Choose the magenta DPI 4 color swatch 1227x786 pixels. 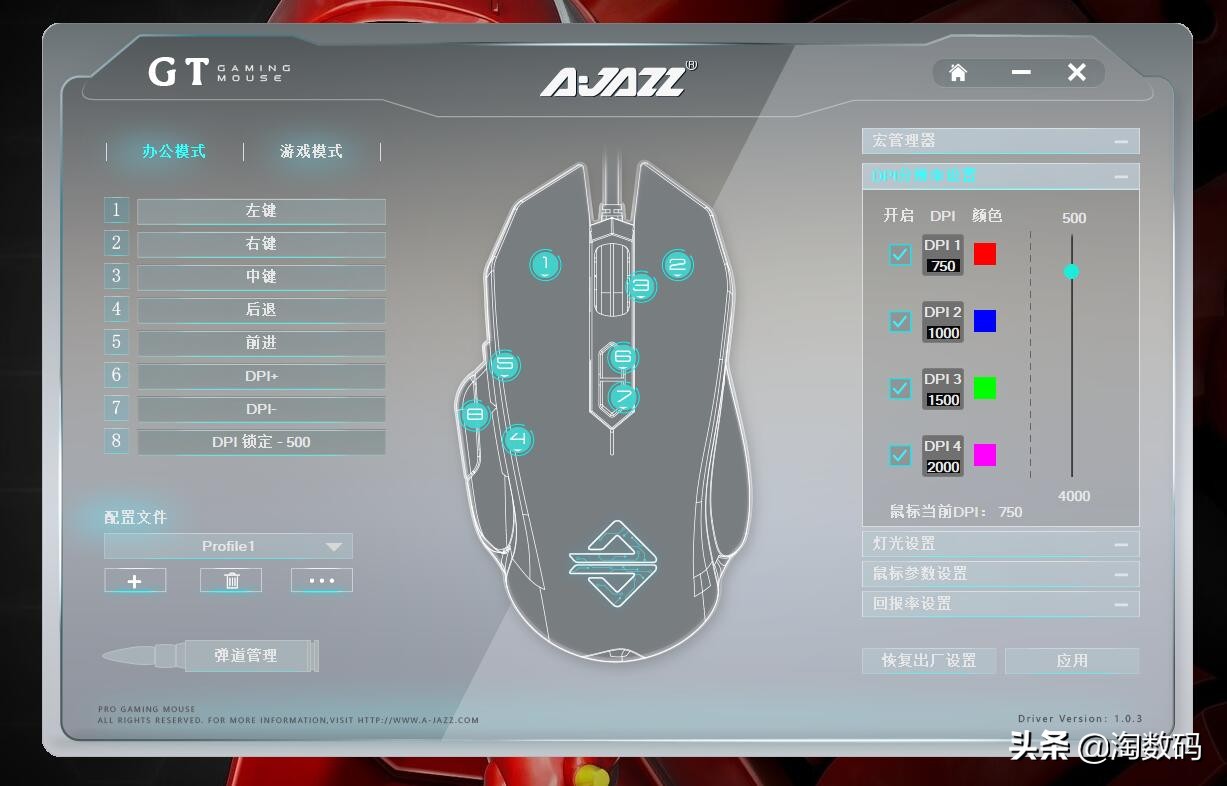(x=985, y=455)
